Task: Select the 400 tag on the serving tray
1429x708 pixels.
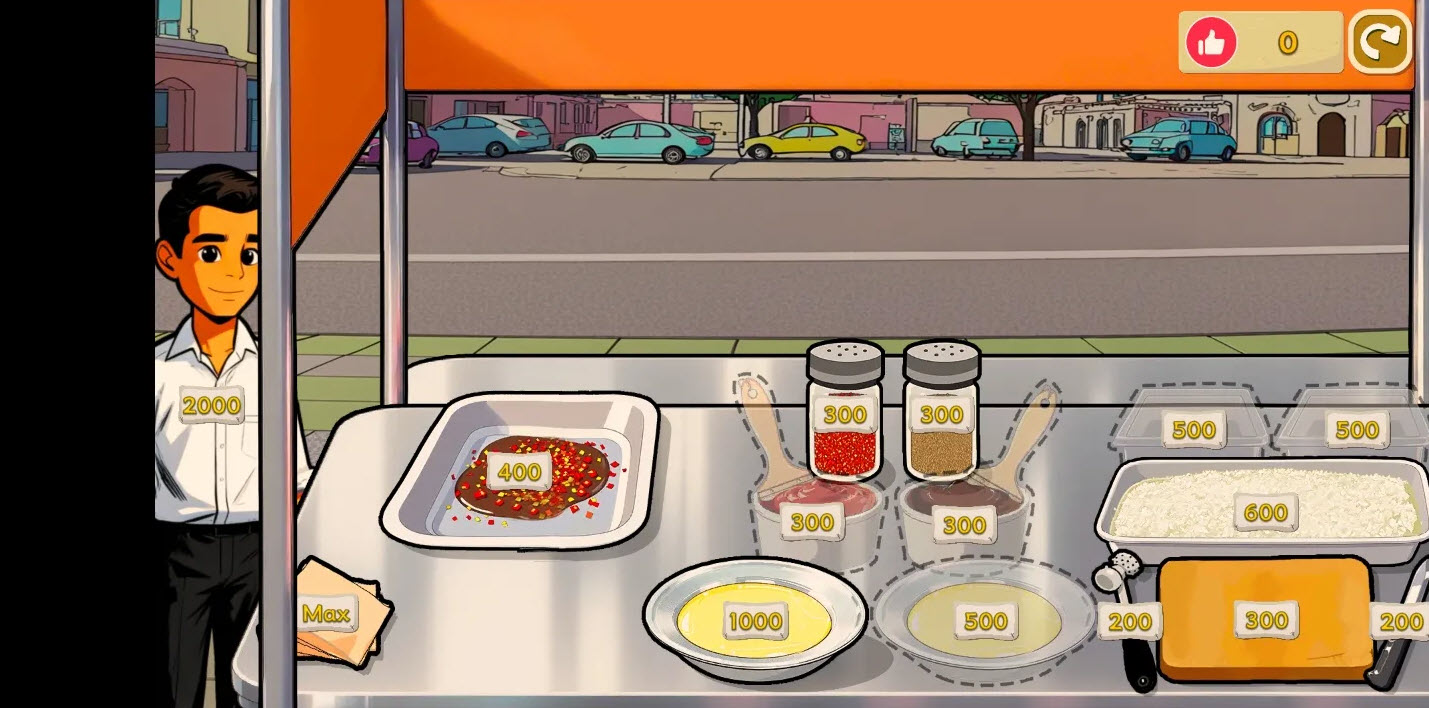Action: coord(519,472)
